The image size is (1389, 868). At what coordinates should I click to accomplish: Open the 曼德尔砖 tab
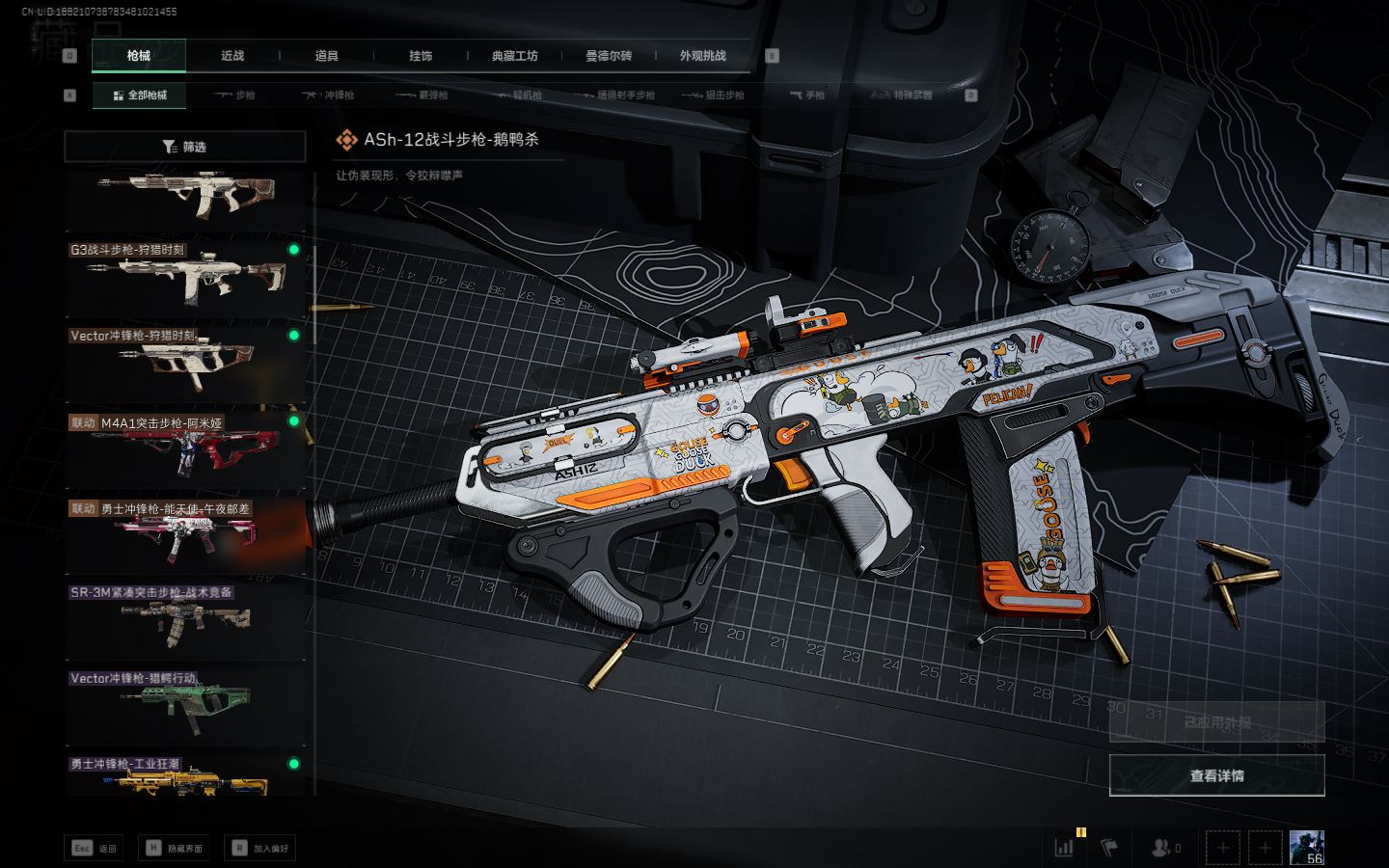coord(609,56)
